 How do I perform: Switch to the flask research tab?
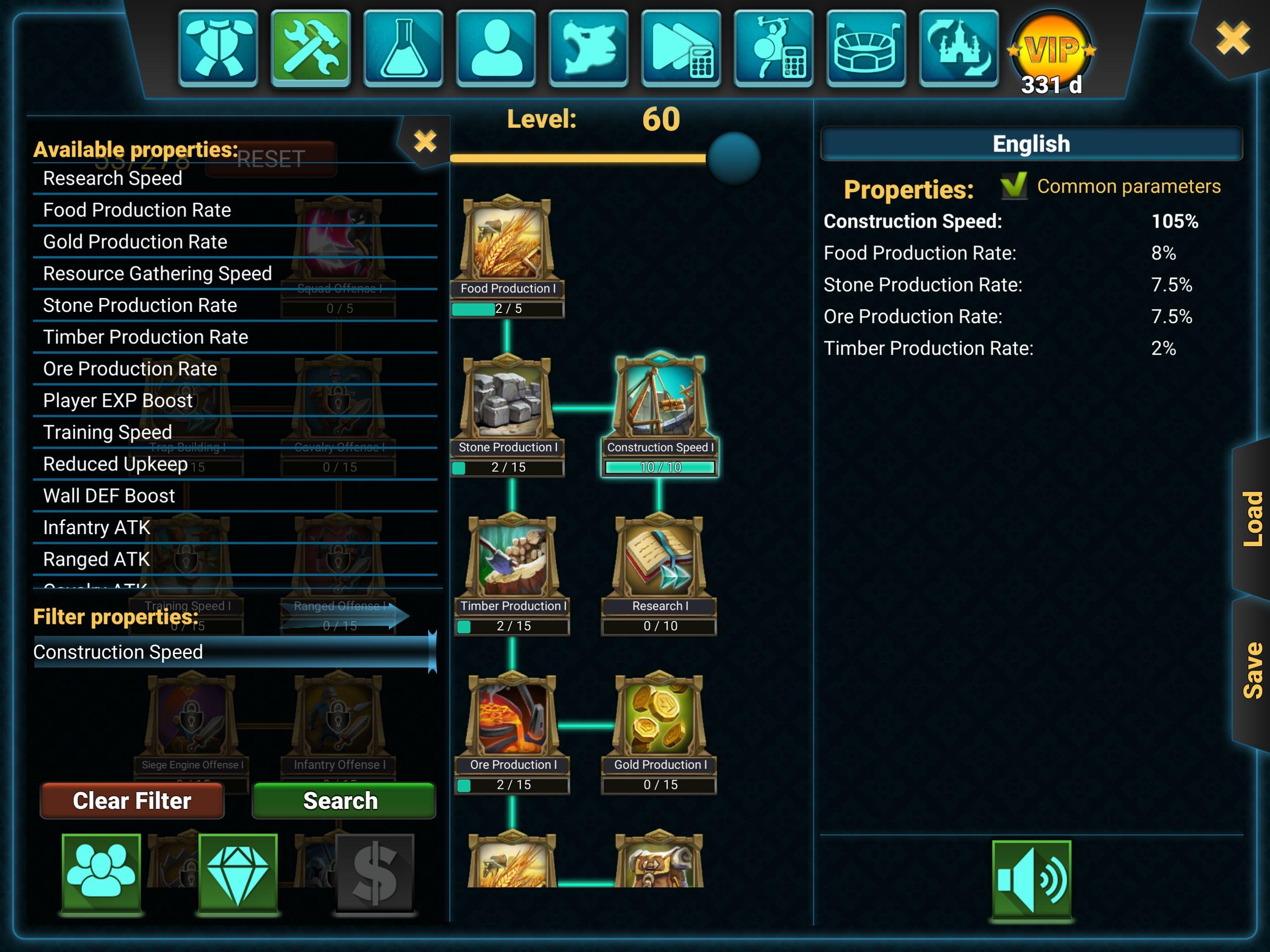[x=403, y=48]
